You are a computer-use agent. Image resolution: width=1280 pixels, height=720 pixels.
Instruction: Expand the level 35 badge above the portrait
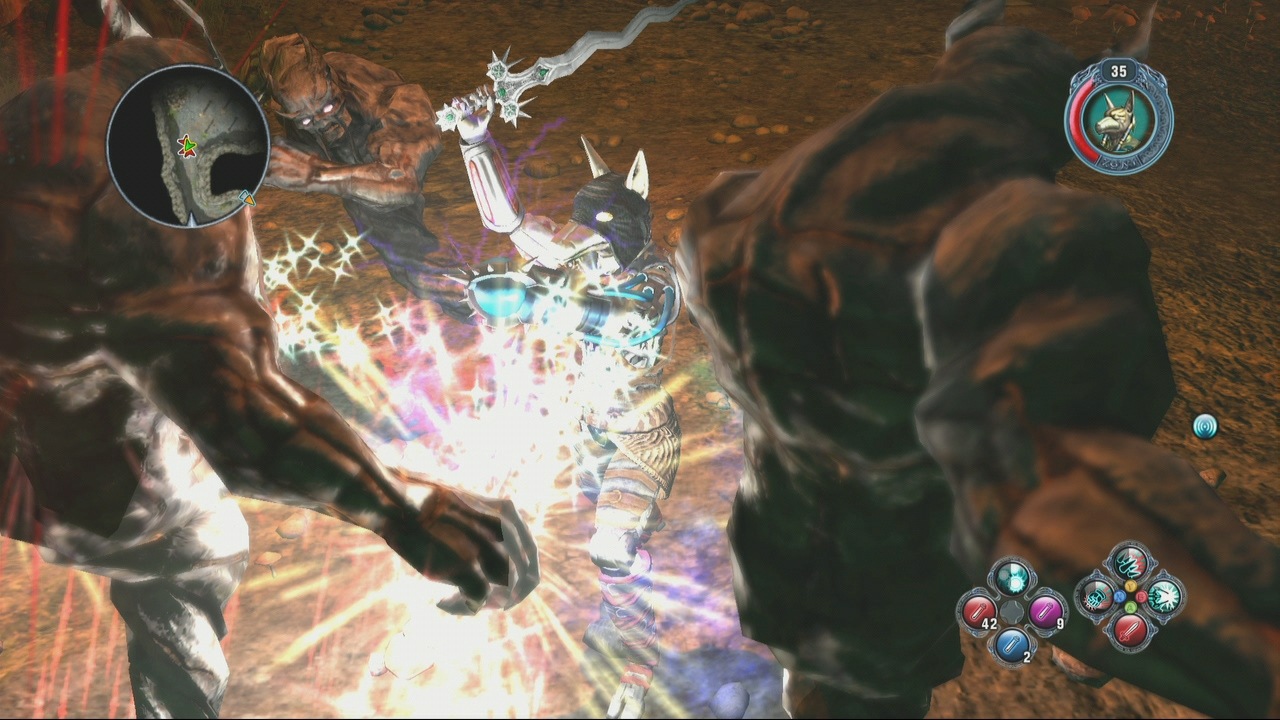click(1121, 71)
